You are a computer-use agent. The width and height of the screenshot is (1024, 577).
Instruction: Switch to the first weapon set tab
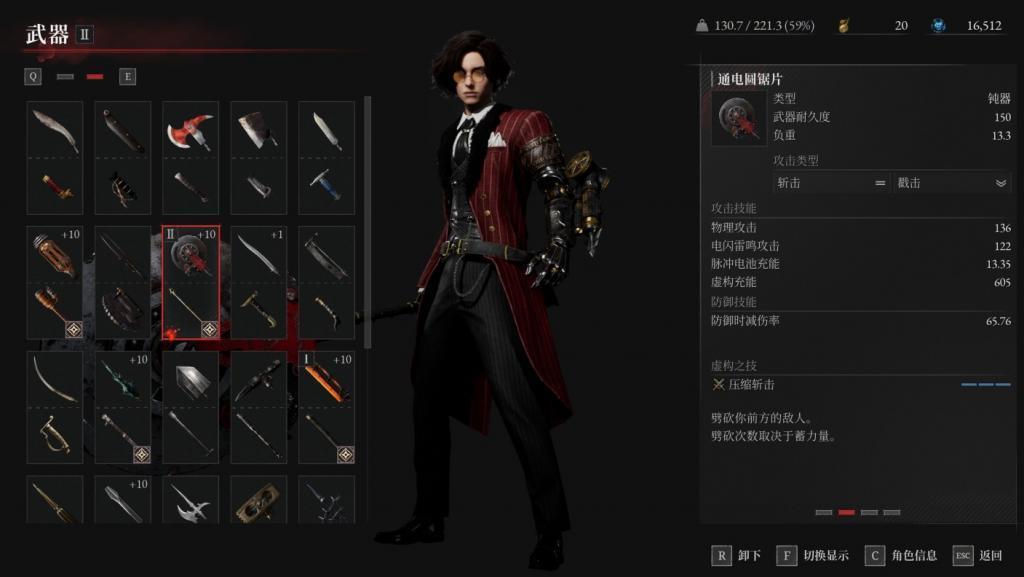[x=66, y=76]
